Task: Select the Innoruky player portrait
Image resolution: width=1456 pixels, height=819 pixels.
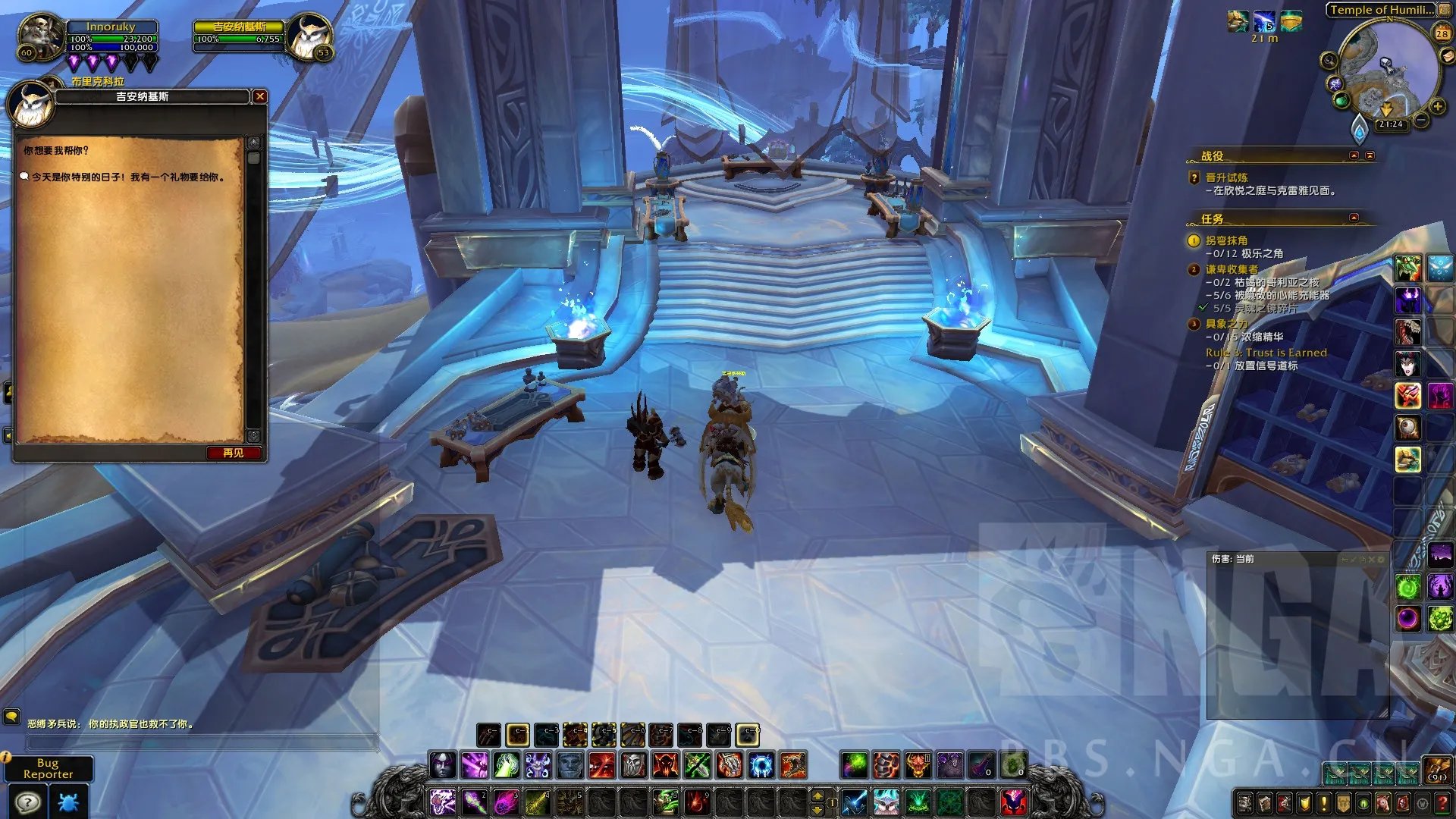Action: point(39,35)
